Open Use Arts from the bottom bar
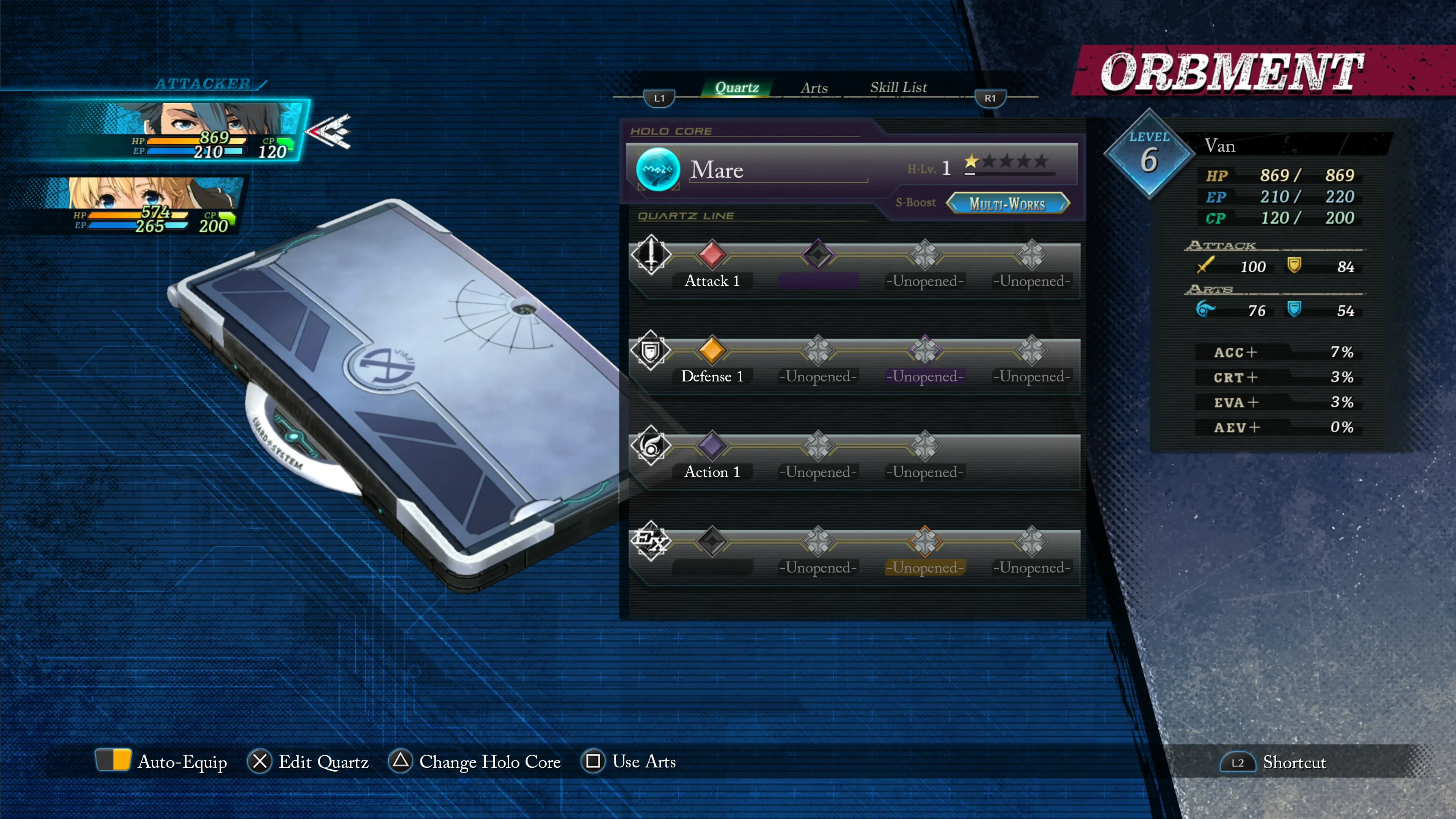Screen dimensions: 1456x819 629,761
